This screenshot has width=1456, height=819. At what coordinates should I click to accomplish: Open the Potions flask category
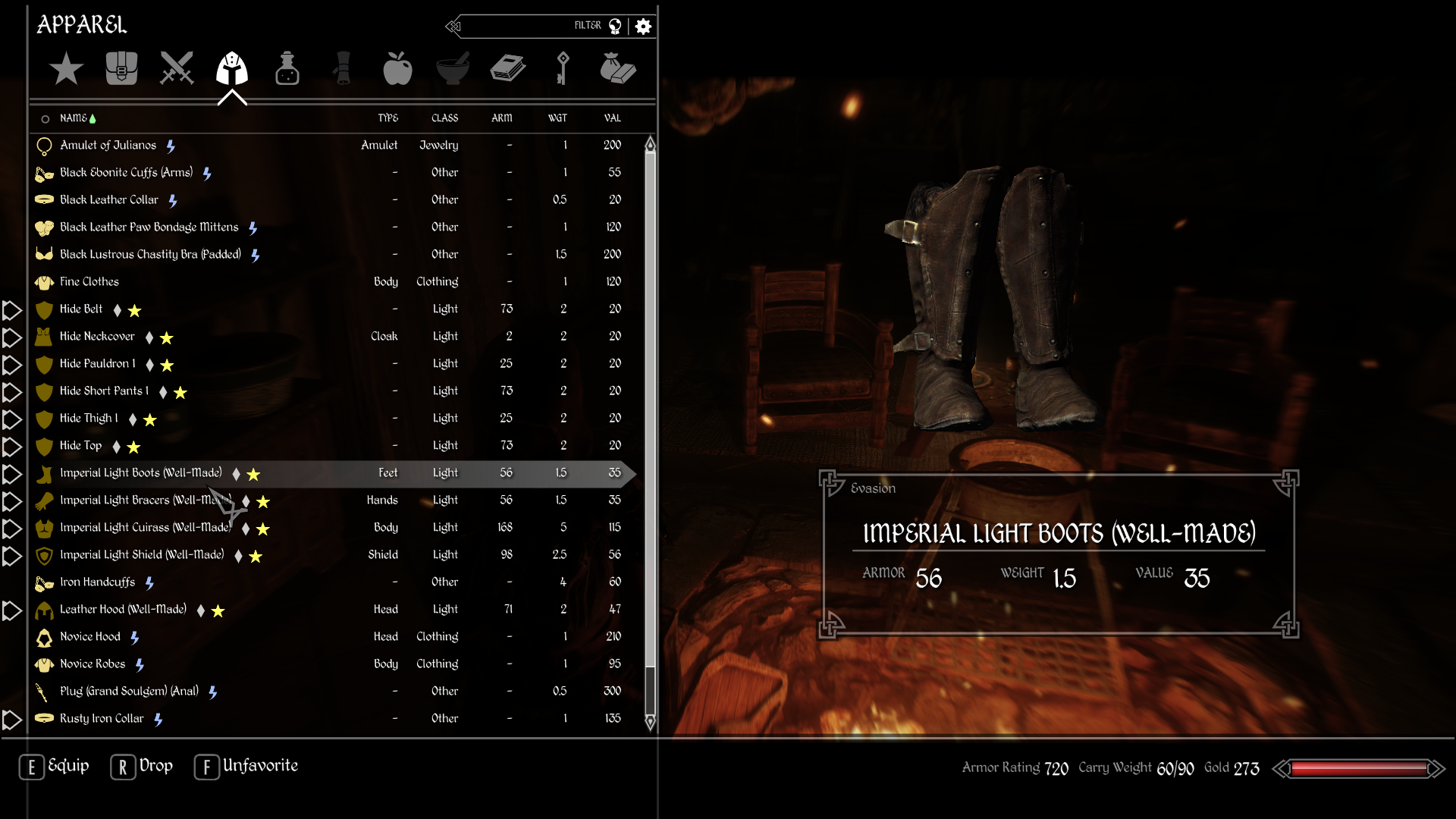287,68
